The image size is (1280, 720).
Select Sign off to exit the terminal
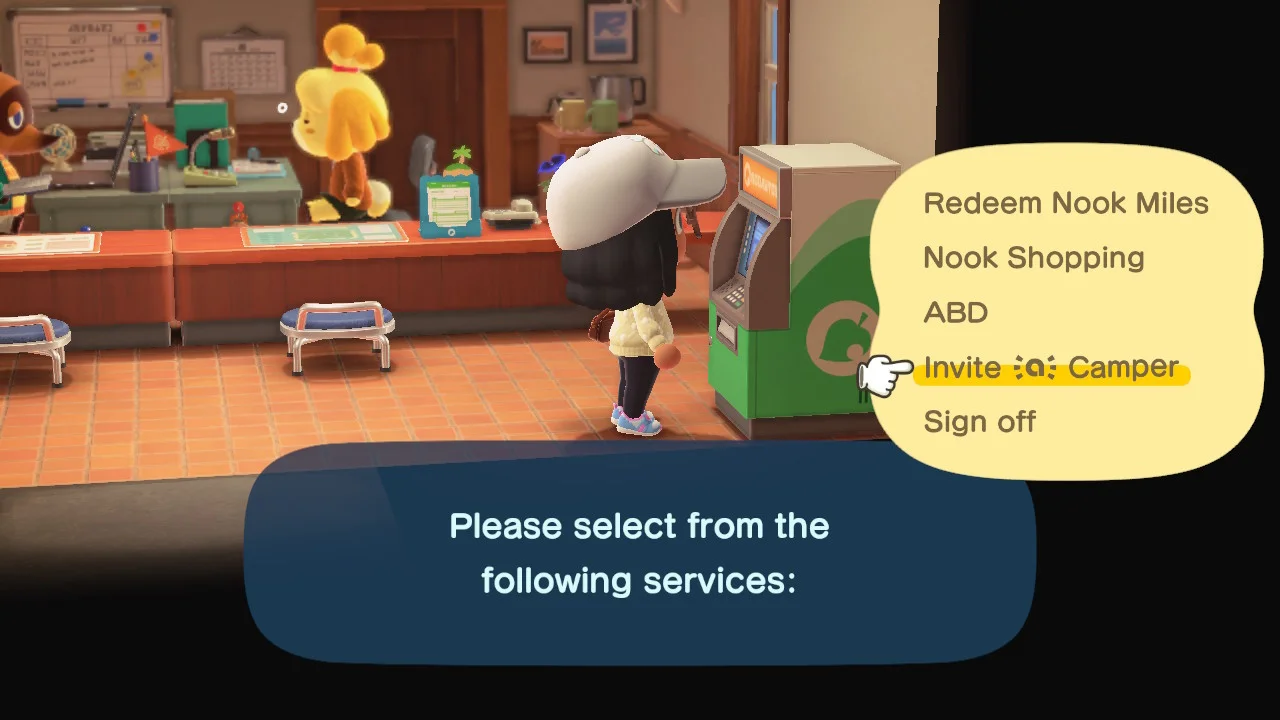pos(980,421)
